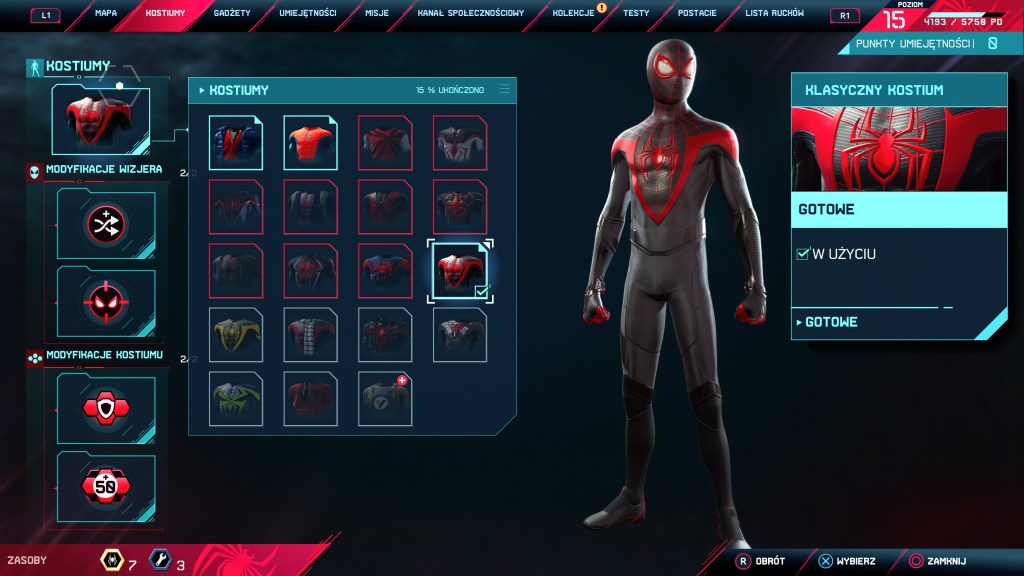Choose the crossed-arrows visor mod slot
This screenshot has height=576, width=1024.
[x=106, y=224]
